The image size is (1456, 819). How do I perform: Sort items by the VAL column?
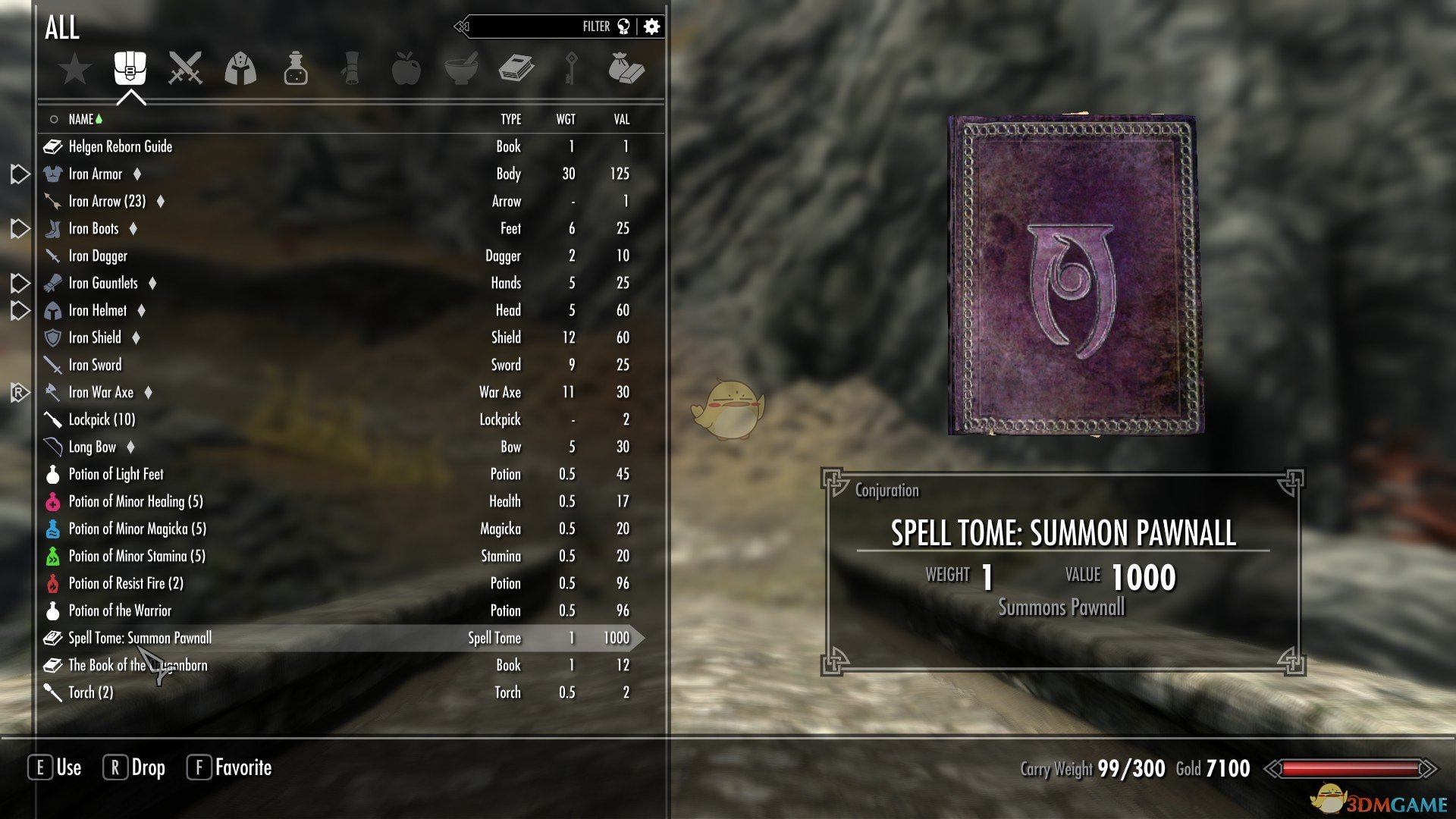[x=621, y=119]
